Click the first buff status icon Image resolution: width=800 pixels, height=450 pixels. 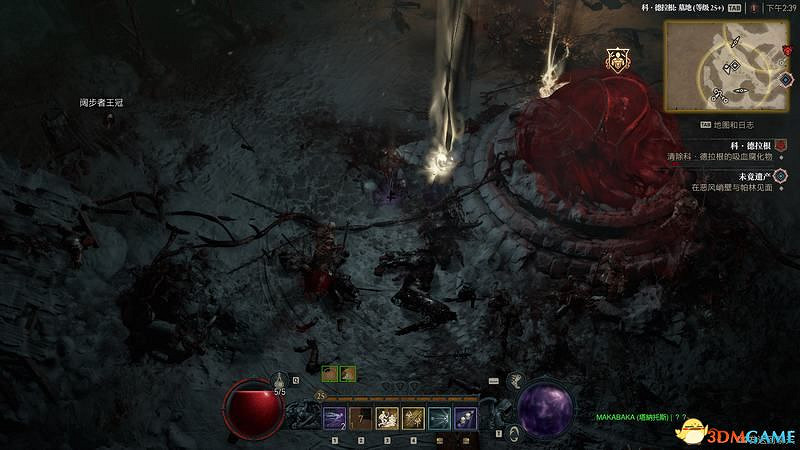[x=329, y=374]
